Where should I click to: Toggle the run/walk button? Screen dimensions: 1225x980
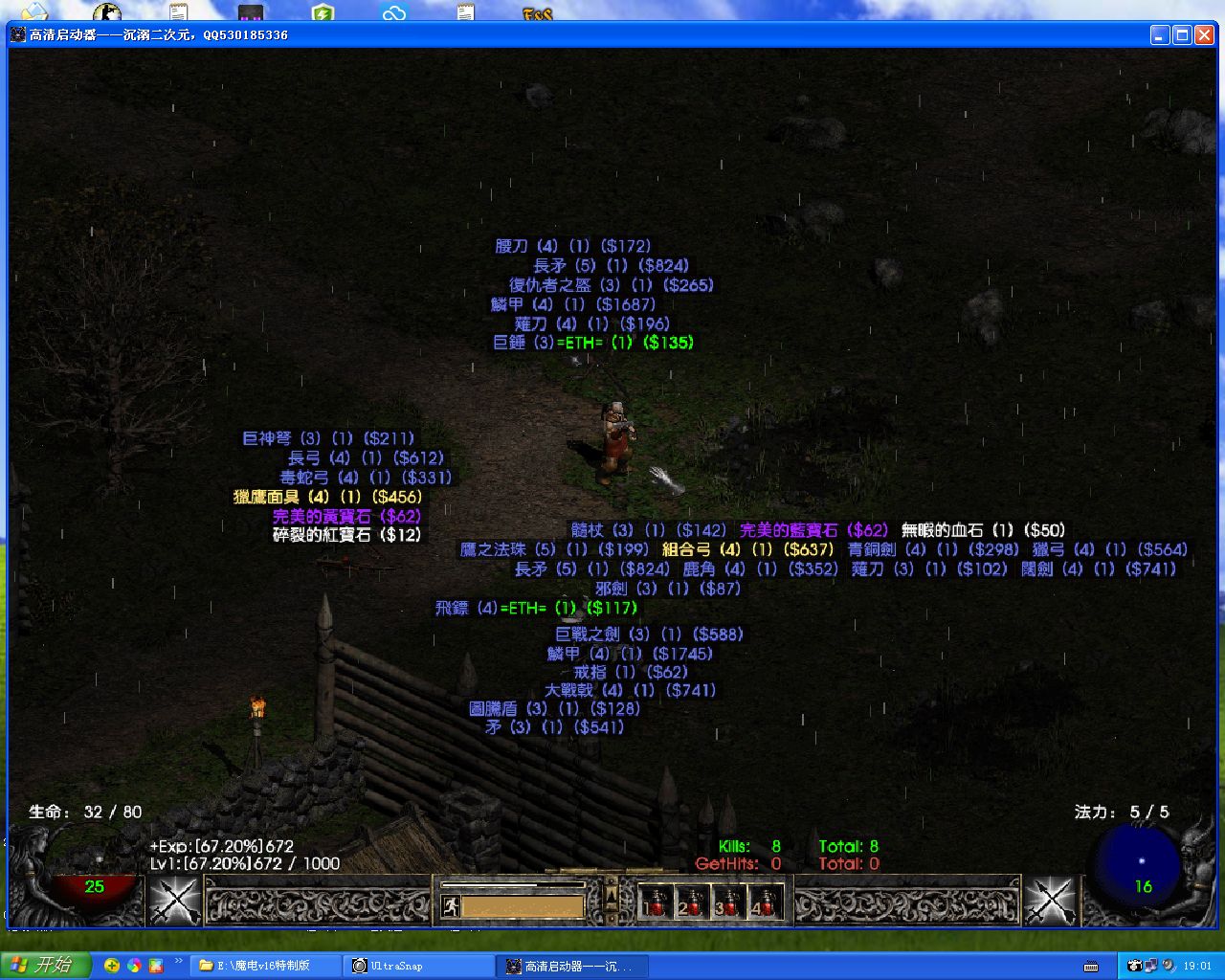click(x=450, y=905)
